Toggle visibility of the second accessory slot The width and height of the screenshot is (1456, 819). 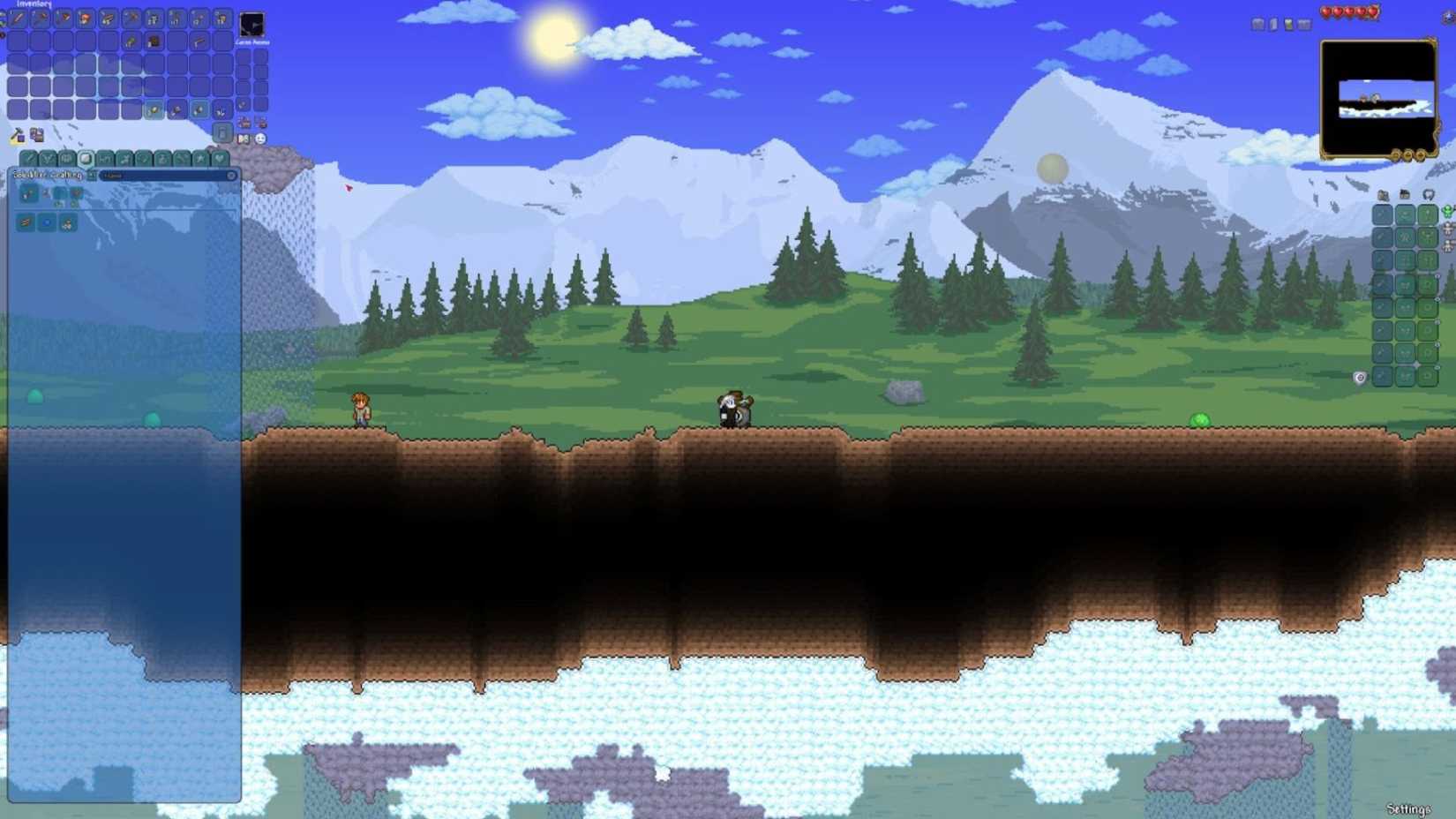click(1439, 299)
